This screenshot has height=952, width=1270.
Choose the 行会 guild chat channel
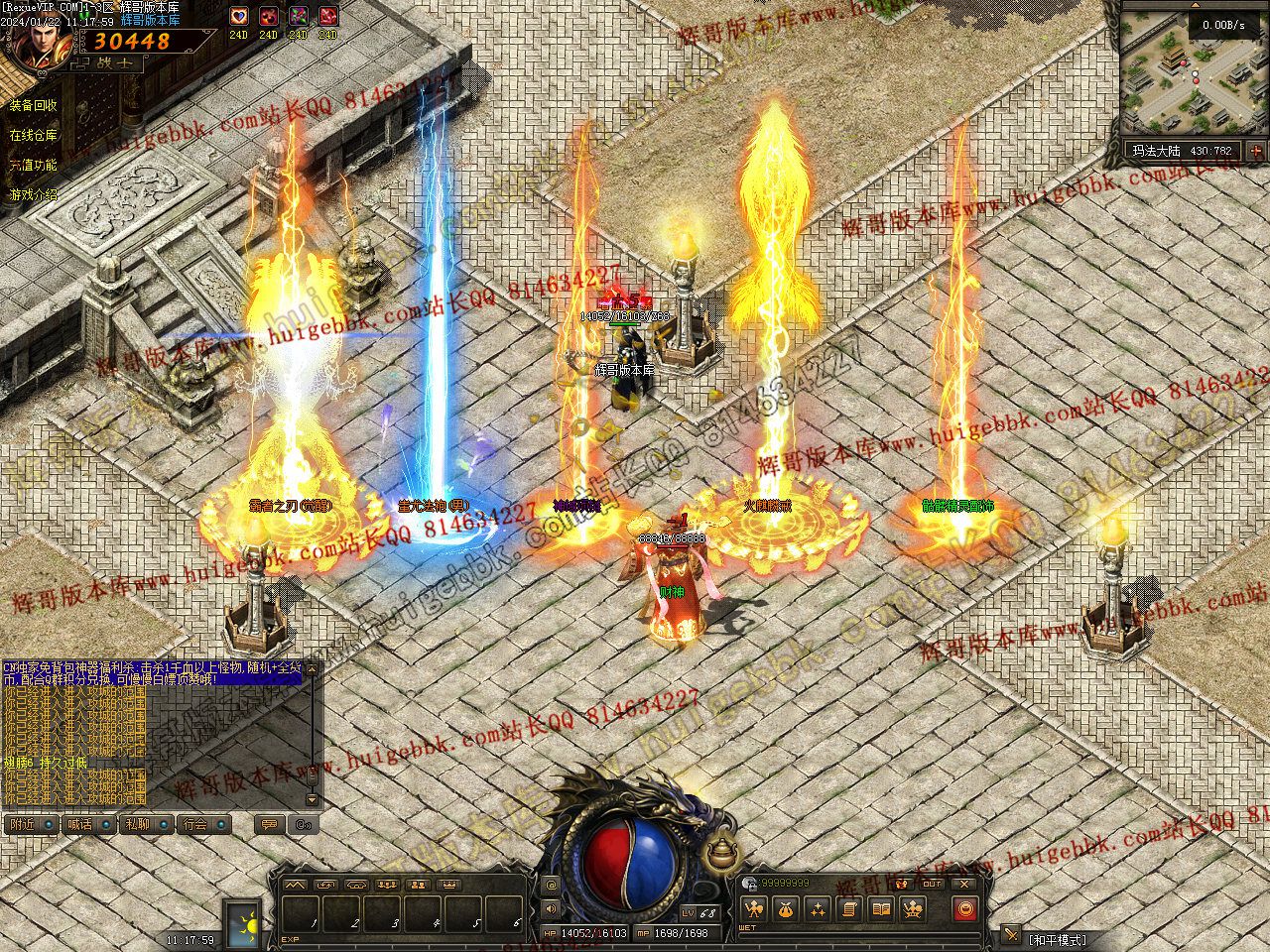[204, 824]
